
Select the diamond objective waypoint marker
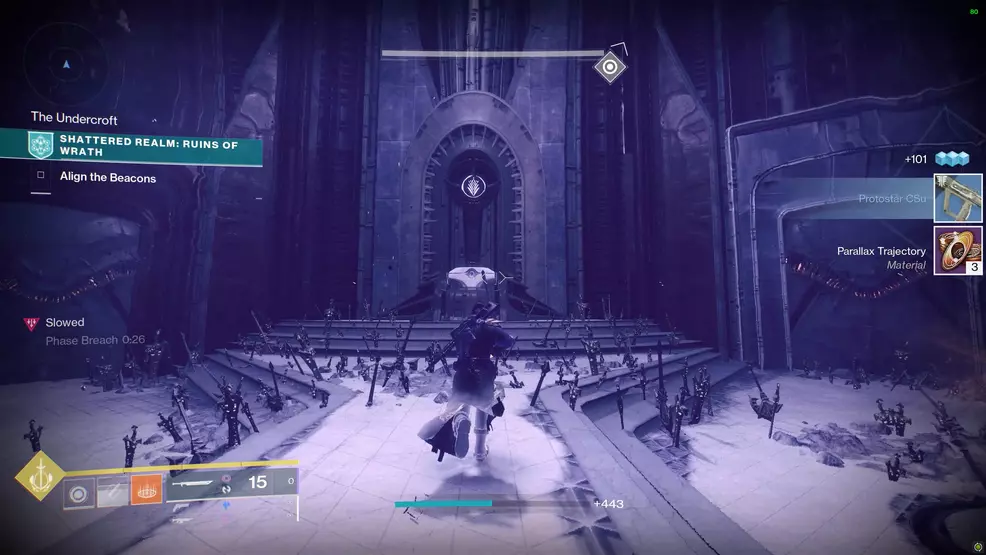point(609,67)
